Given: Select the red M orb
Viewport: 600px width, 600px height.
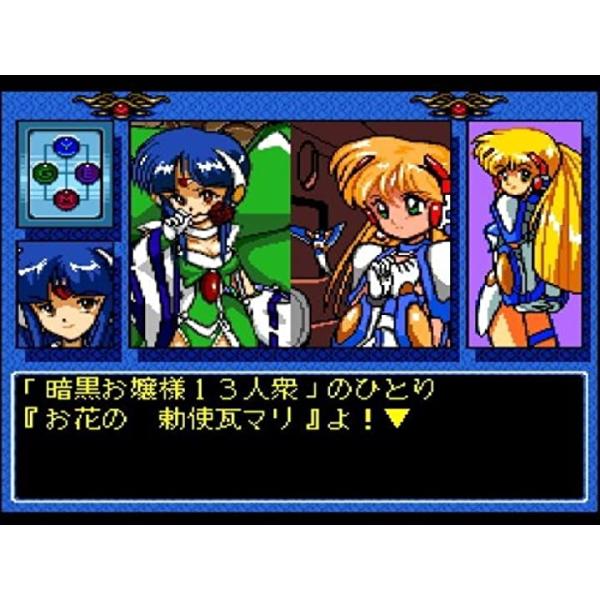Looking at the screenshot, I should (x=67, y=197).
